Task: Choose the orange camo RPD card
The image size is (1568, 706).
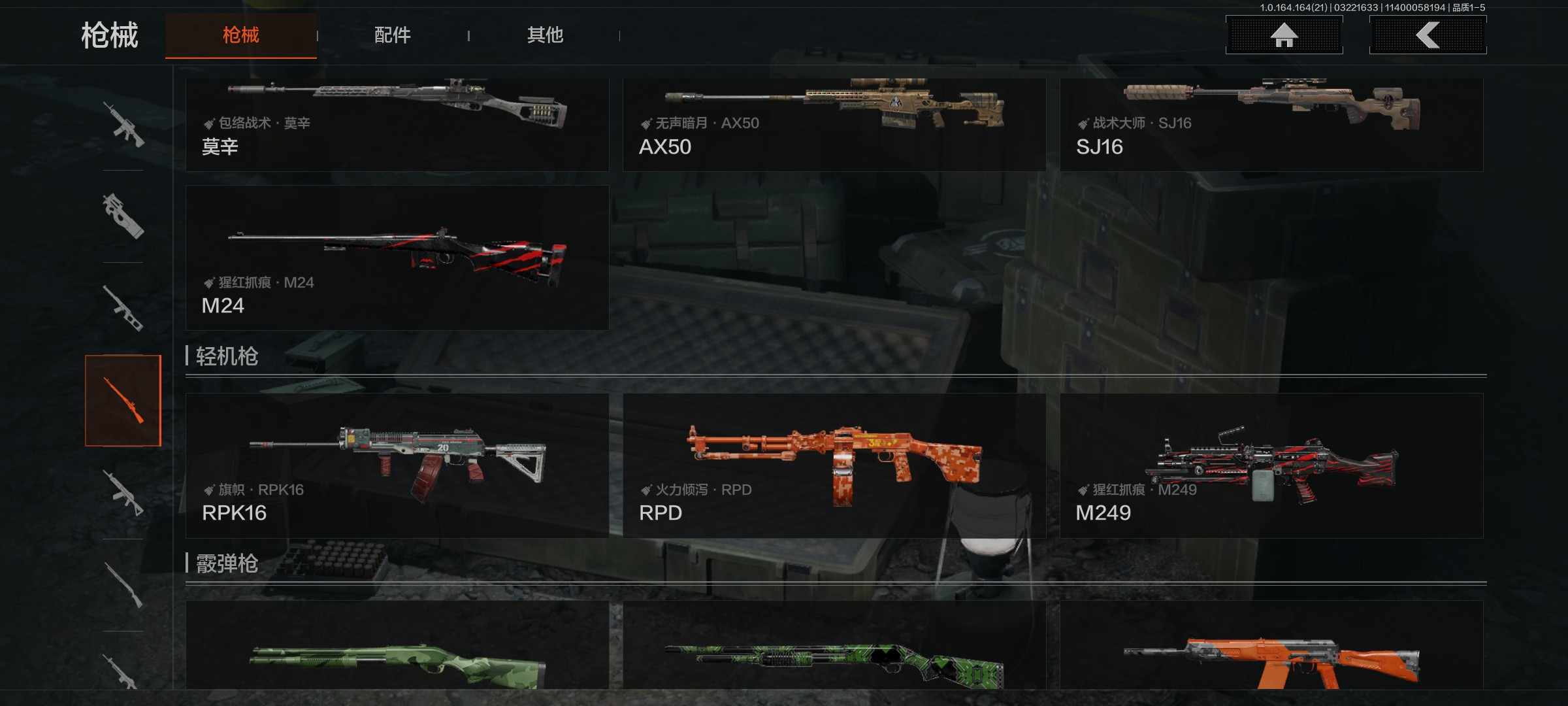Action: (x=834, y=465)
